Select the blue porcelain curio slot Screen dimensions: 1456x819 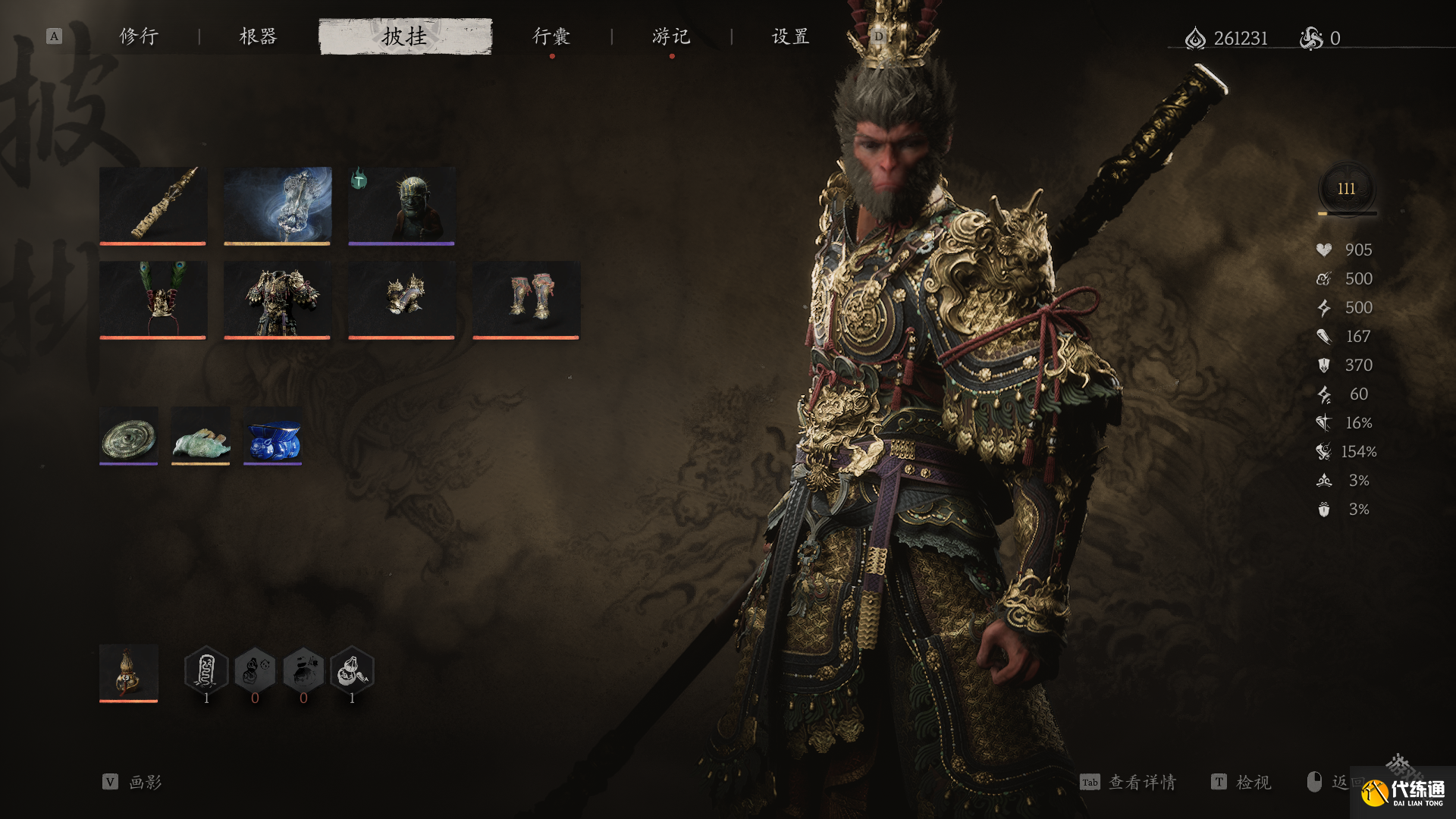tap(272, 435)
